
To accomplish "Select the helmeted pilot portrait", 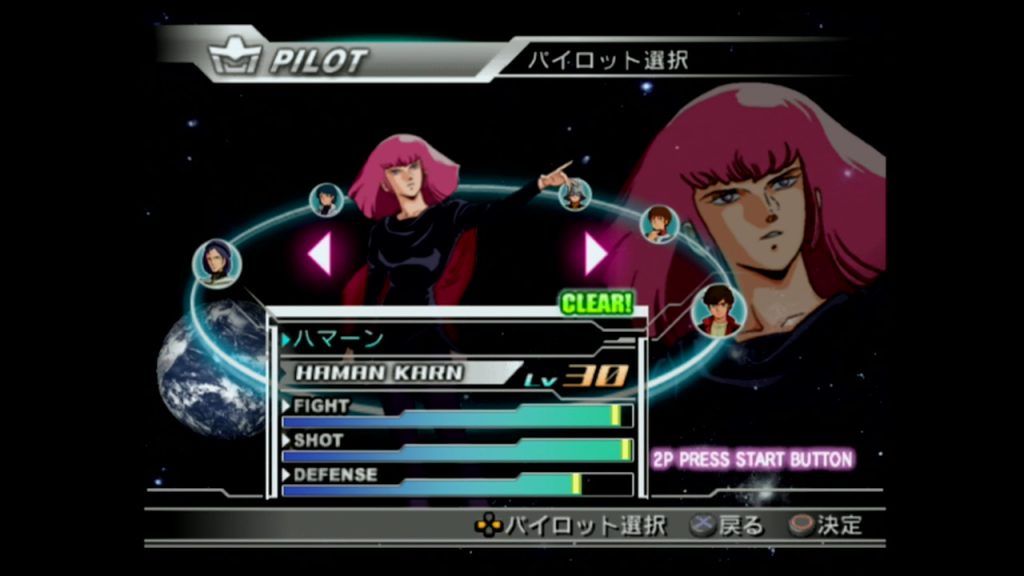I will [x=575, y=193].
